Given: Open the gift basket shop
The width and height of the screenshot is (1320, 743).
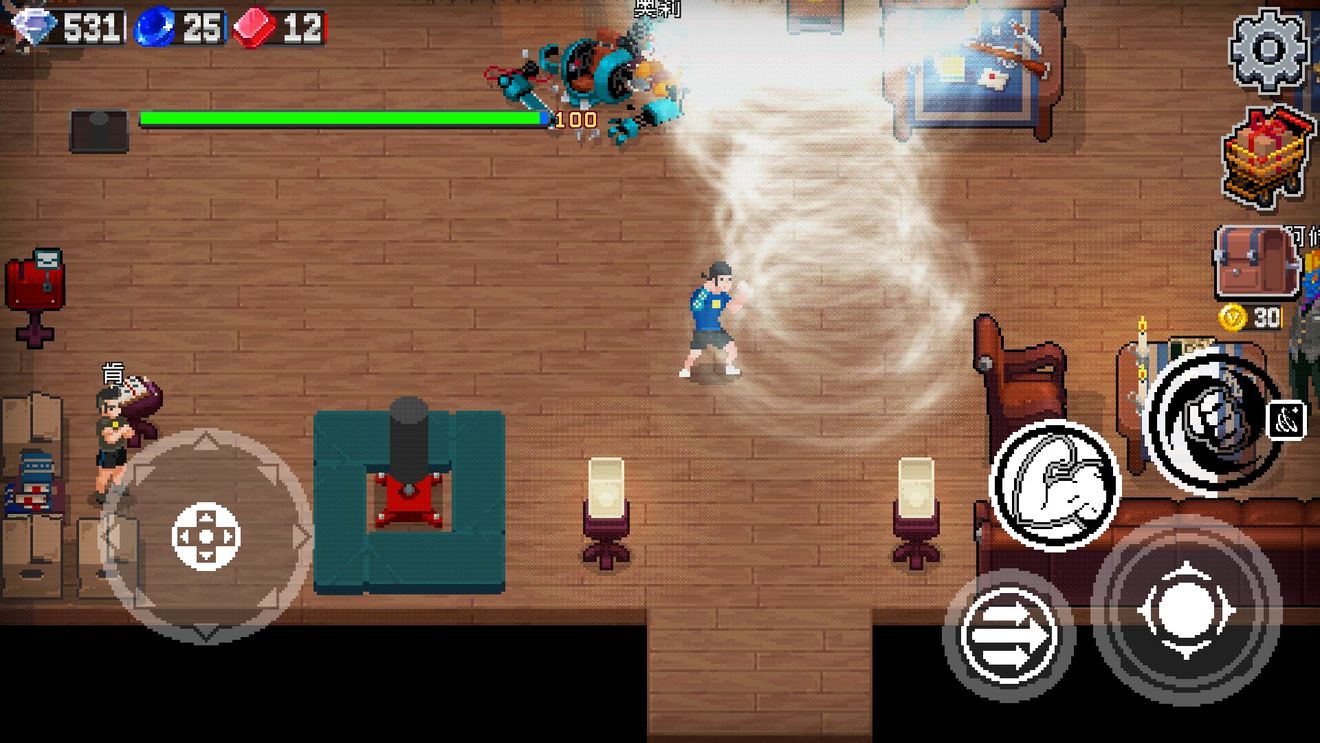Looking at the screenshot, I should pos(1267,156).
